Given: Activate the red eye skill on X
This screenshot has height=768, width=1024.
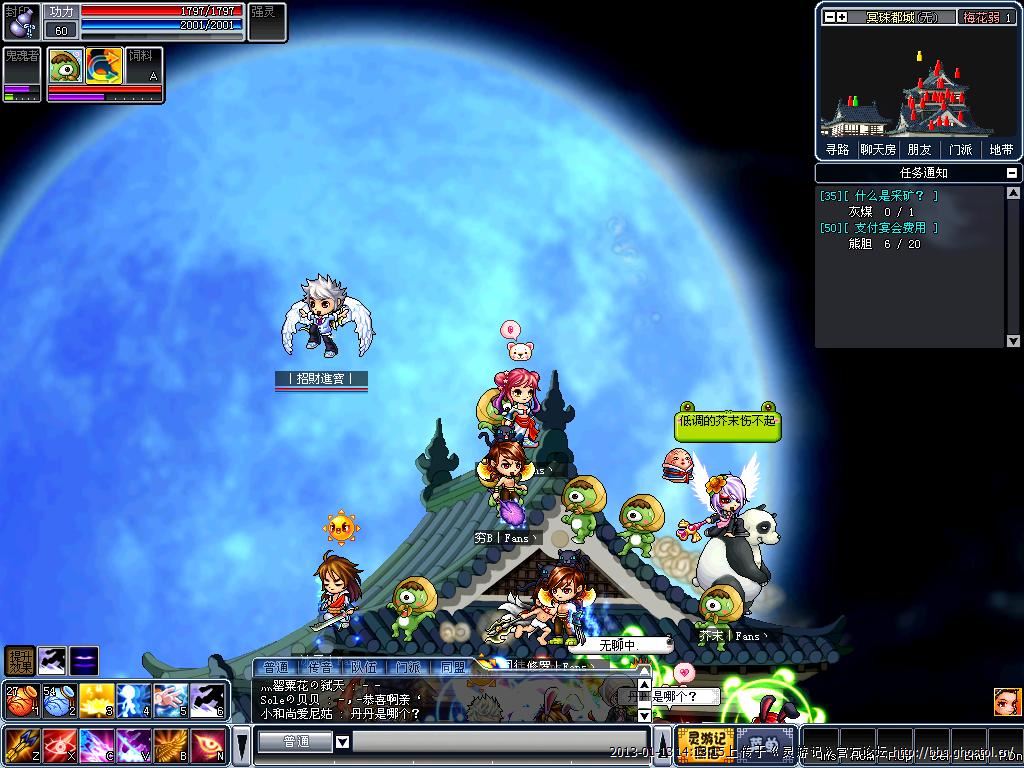Looking at the screenshot, I should pyautogui.click(x=58, y=745).
